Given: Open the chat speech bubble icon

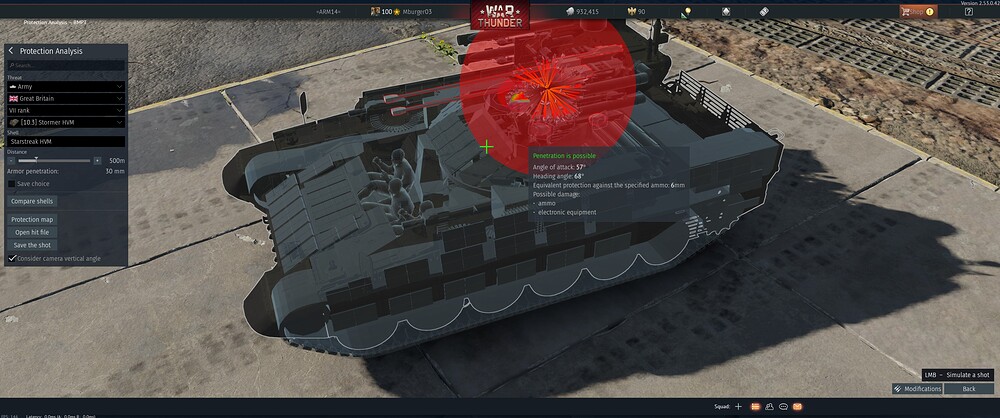Looking at the screenshot, I should coord(783,407).
